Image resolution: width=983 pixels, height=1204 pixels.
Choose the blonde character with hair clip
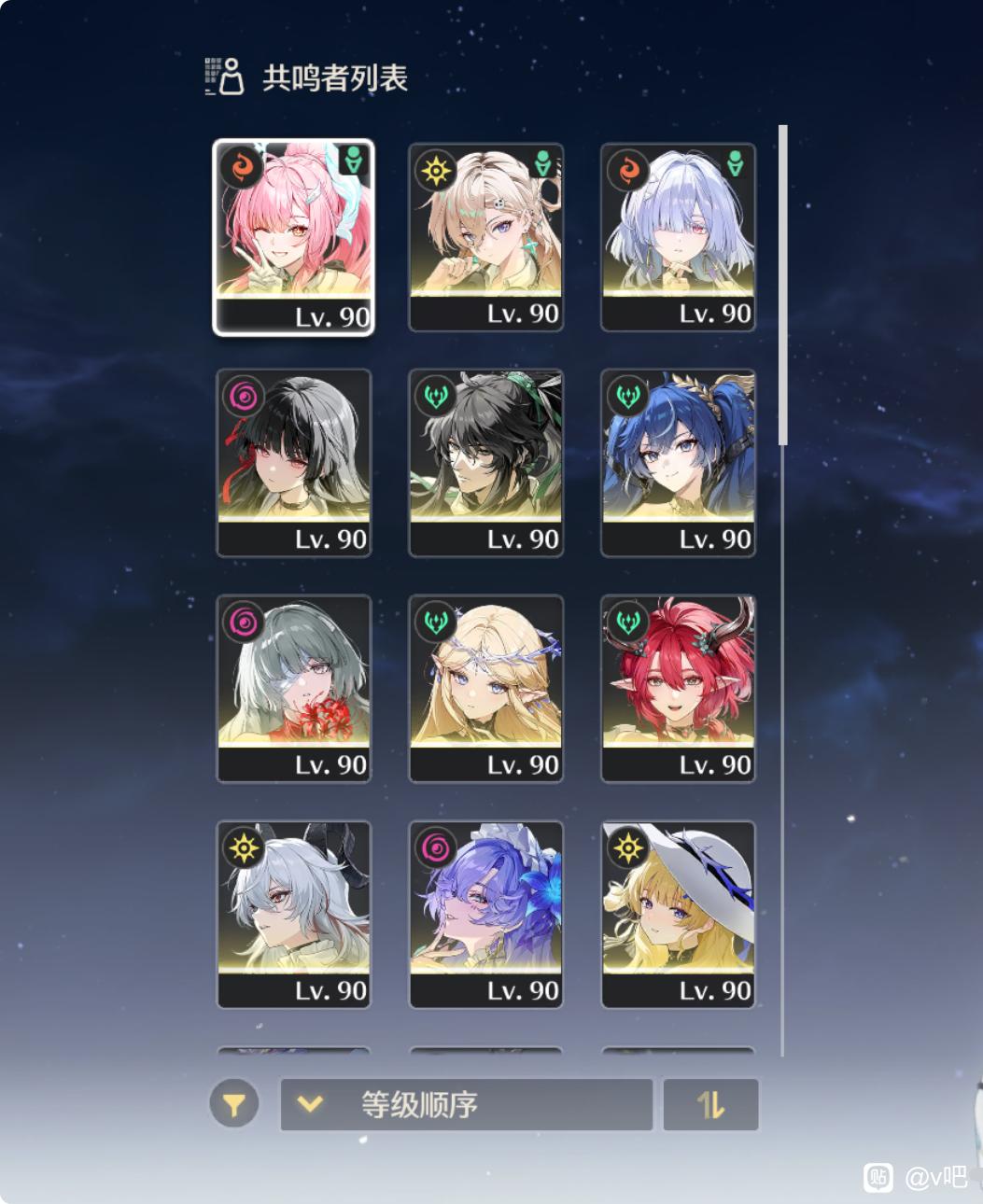485,236
